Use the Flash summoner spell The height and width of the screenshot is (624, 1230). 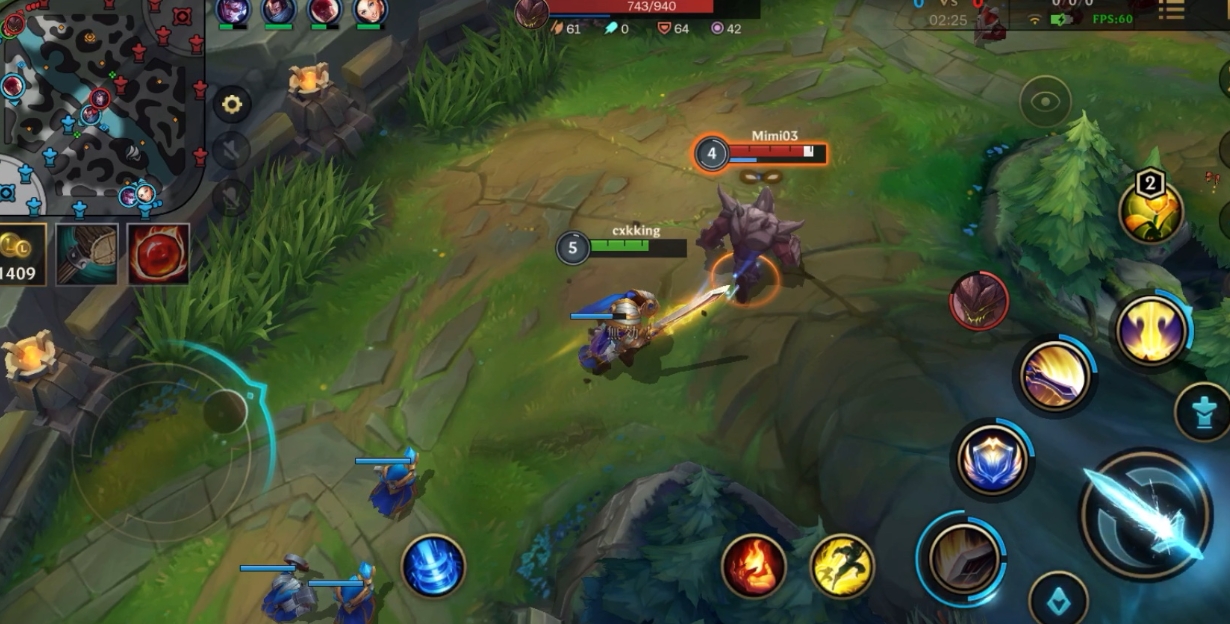pos(842,566)
